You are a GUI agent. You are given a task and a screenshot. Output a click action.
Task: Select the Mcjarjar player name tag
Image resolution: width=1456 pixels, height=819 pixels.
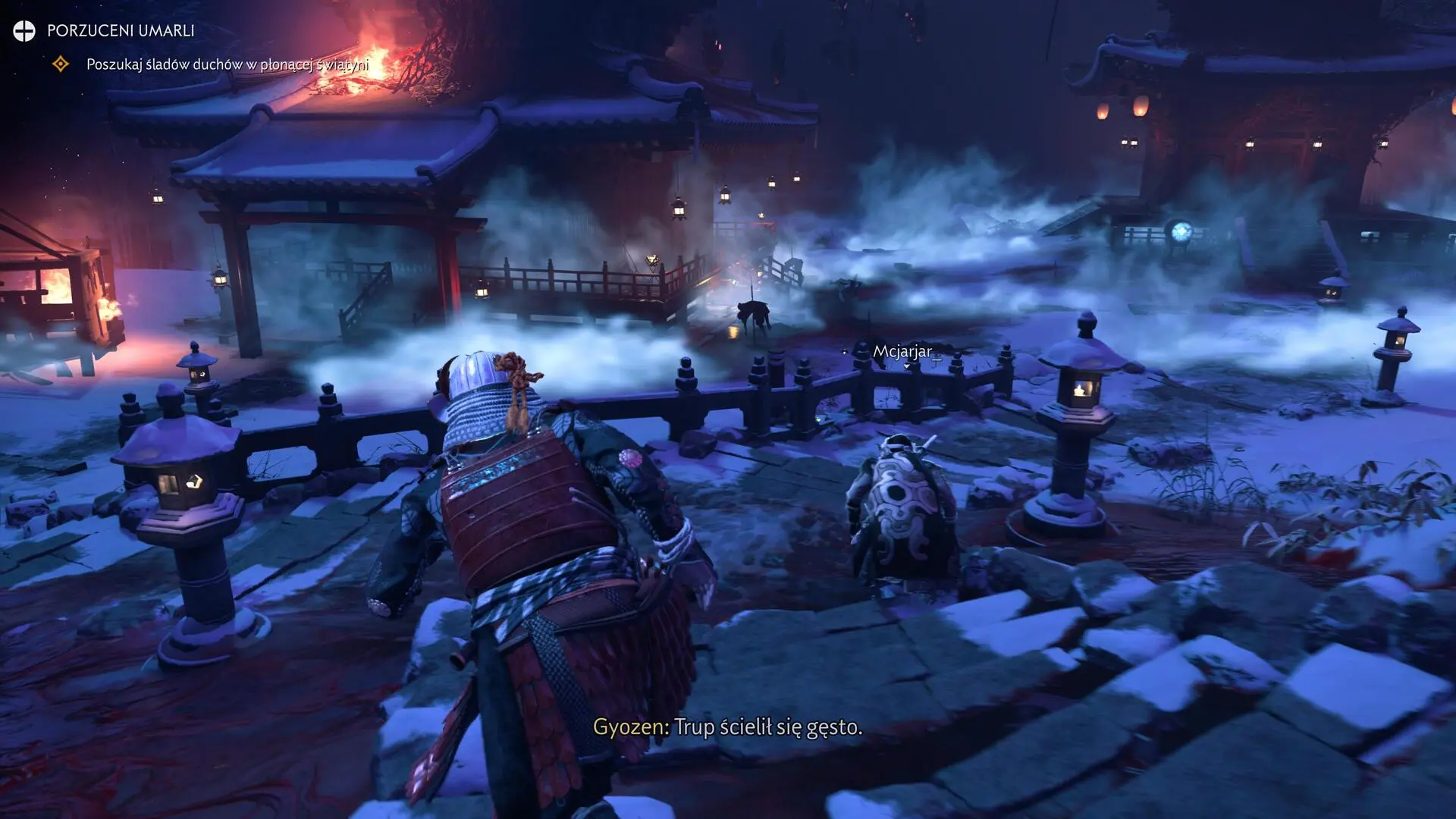[902, 351]
